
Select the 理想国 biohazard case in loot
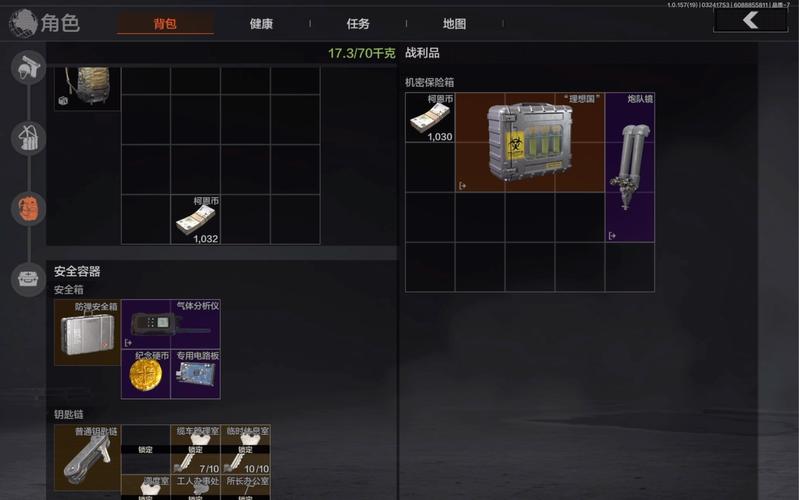pyautogui.click(x=530, y=143)
